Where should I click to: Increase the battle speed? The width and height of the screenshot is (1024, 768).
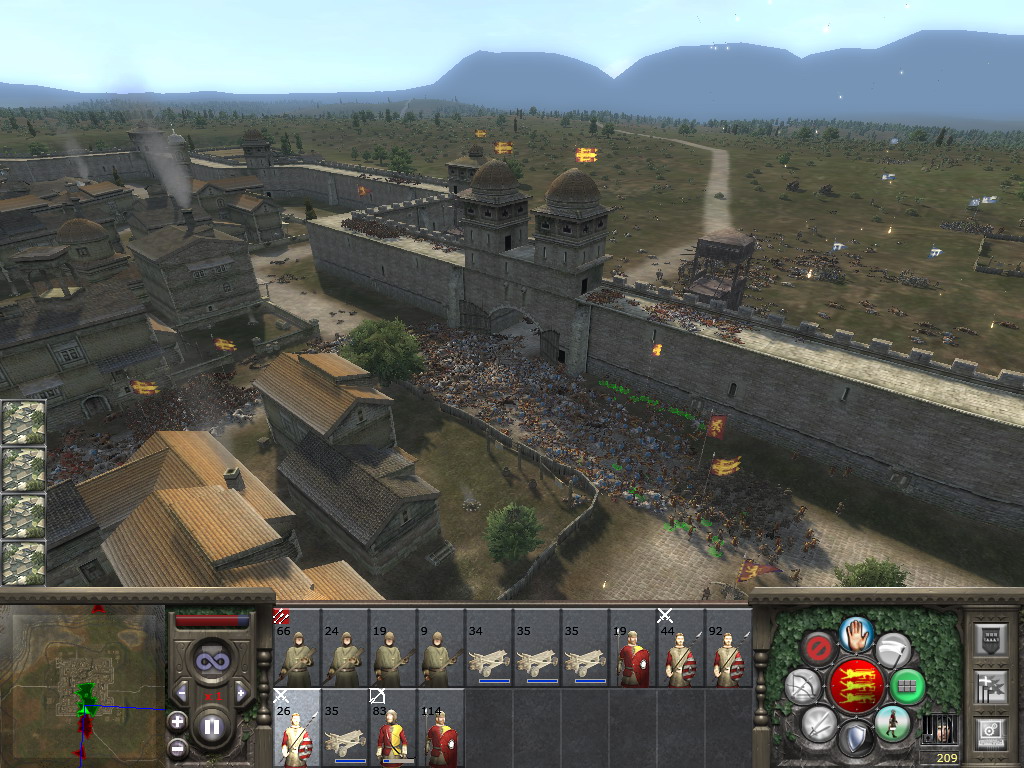tap(241, 692)
